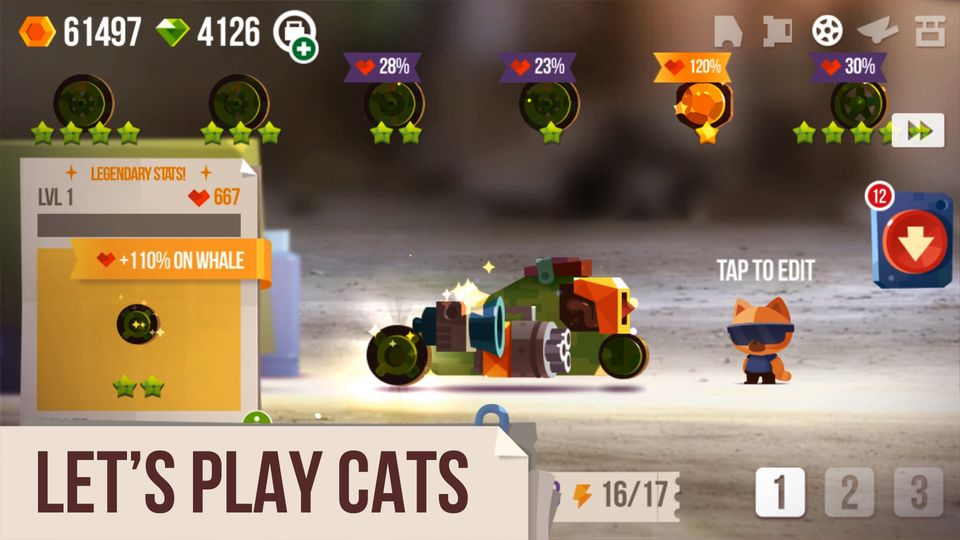The width and height of the screenshot is (960, 540).
Task: Tap the fast-forward arrows button
Action: [x=917, y=131]
